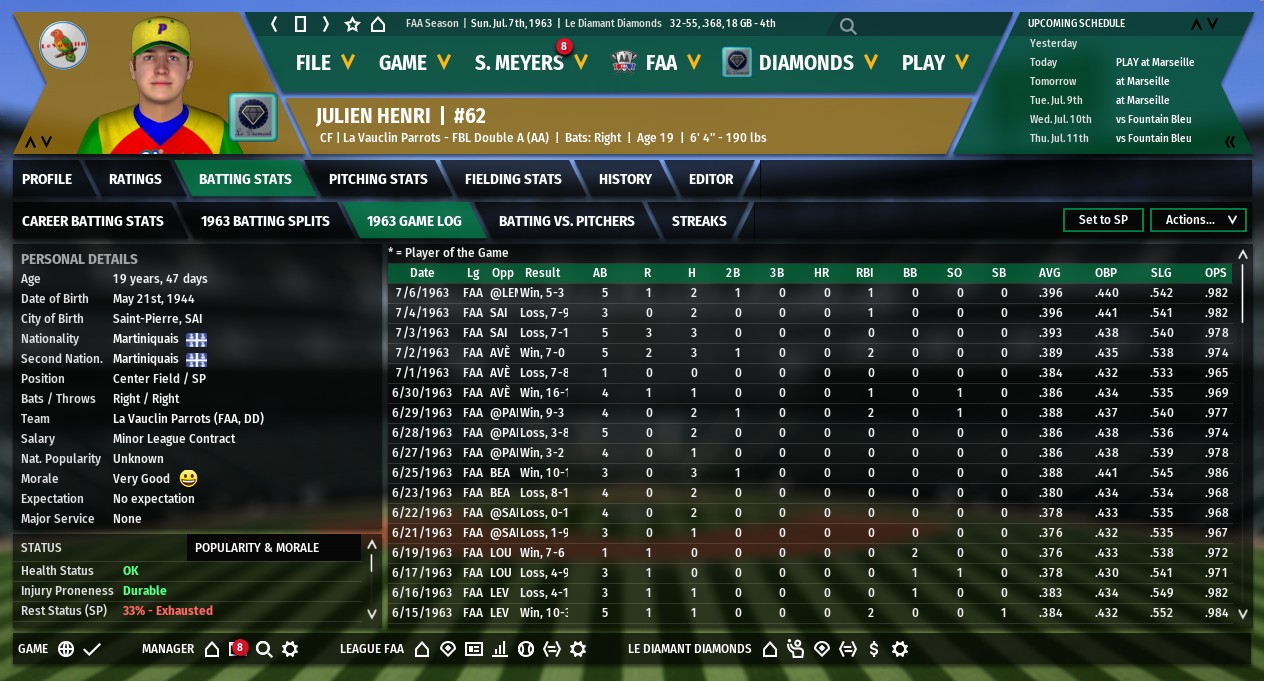The height and width of the screenshot is (681, 1264).
Task: View CAREER BATTING STATS subtab
Action: [x=92, y=220]
